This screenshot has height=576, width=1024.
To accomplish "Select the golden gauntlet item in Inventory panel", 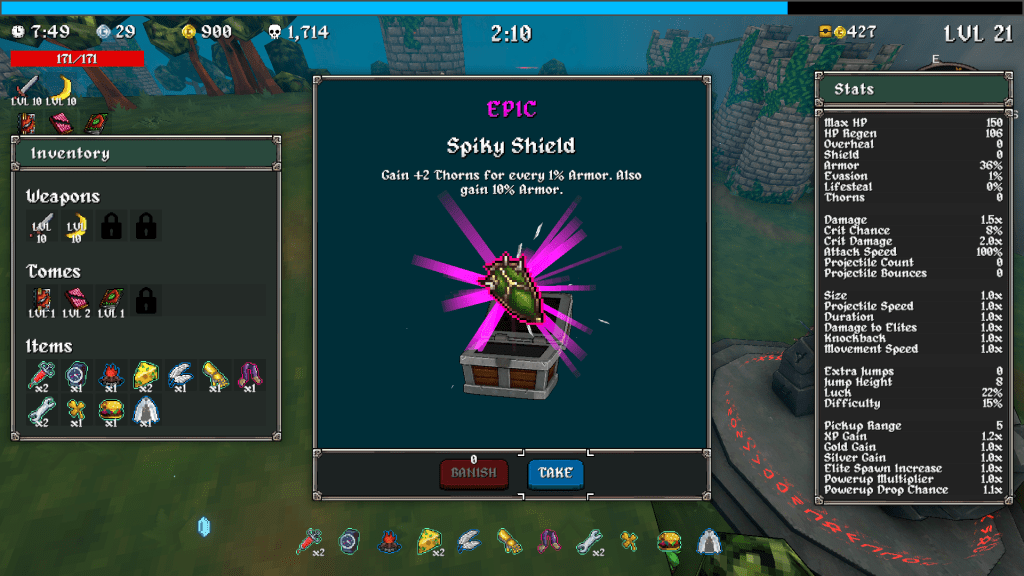I will coord(216,375).
